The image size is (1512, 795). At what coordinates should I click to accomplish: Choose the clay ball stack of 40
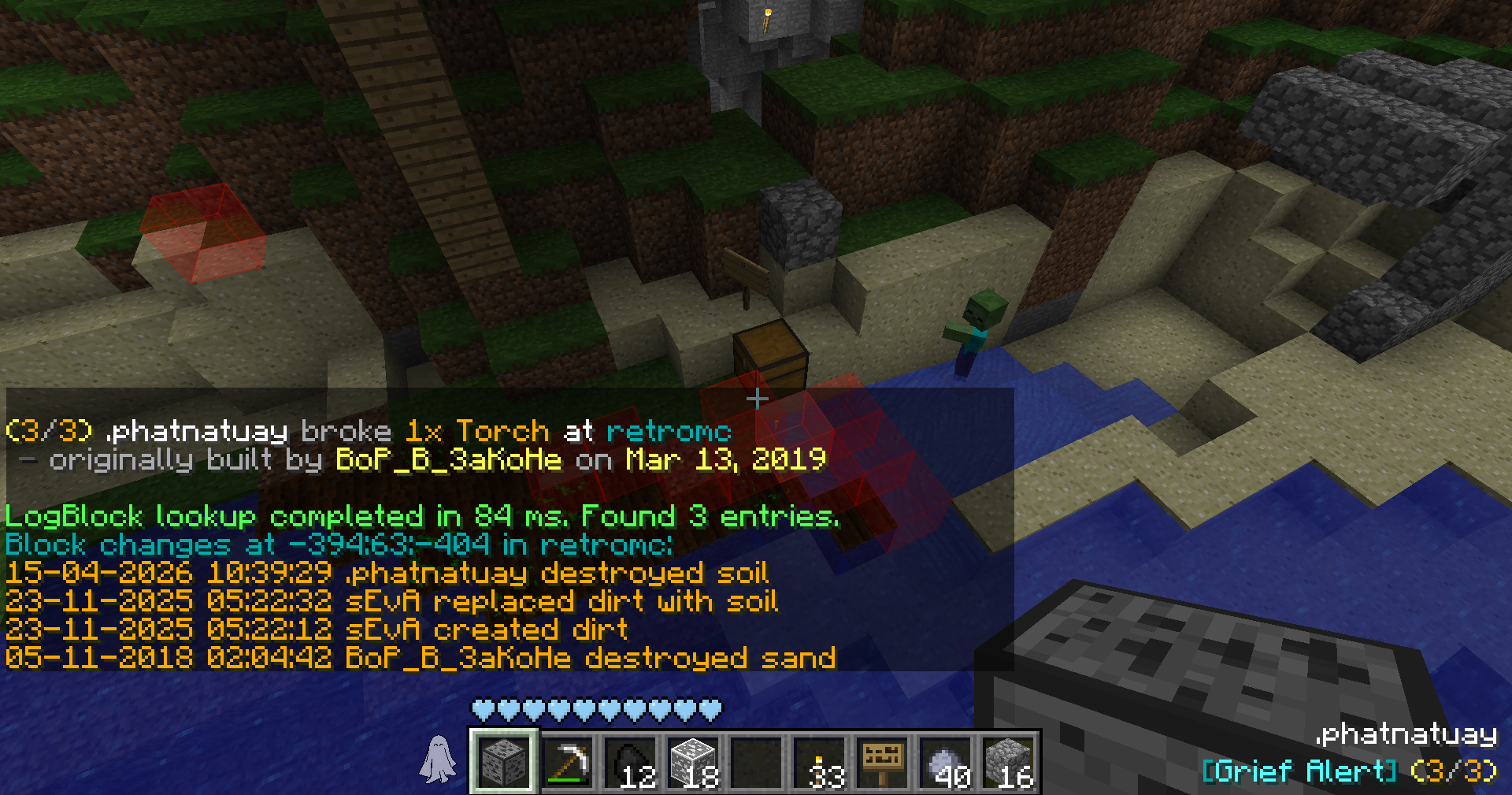[x=946, y=762]
